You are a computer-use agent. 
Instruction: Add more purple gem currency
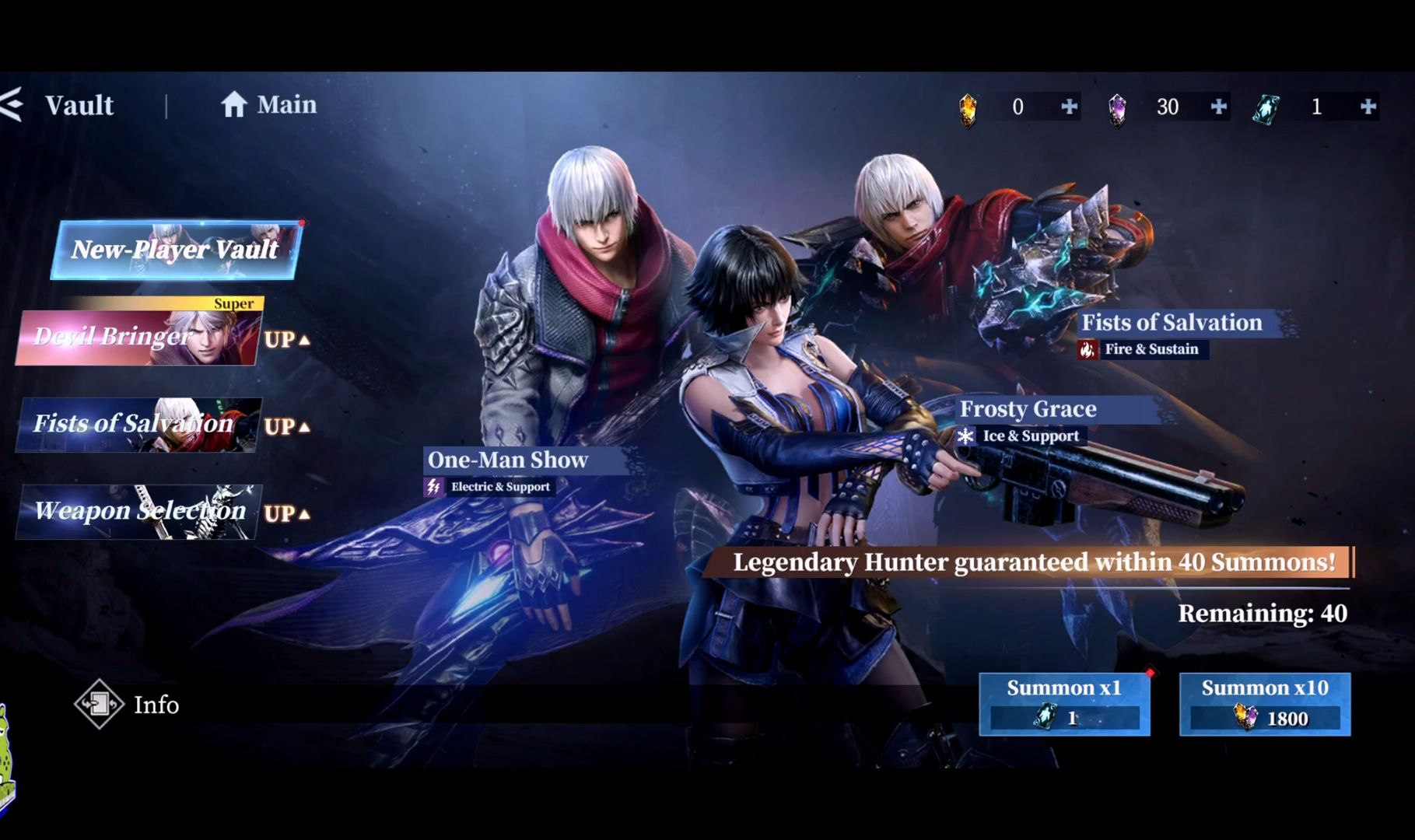coord(1219,107)
